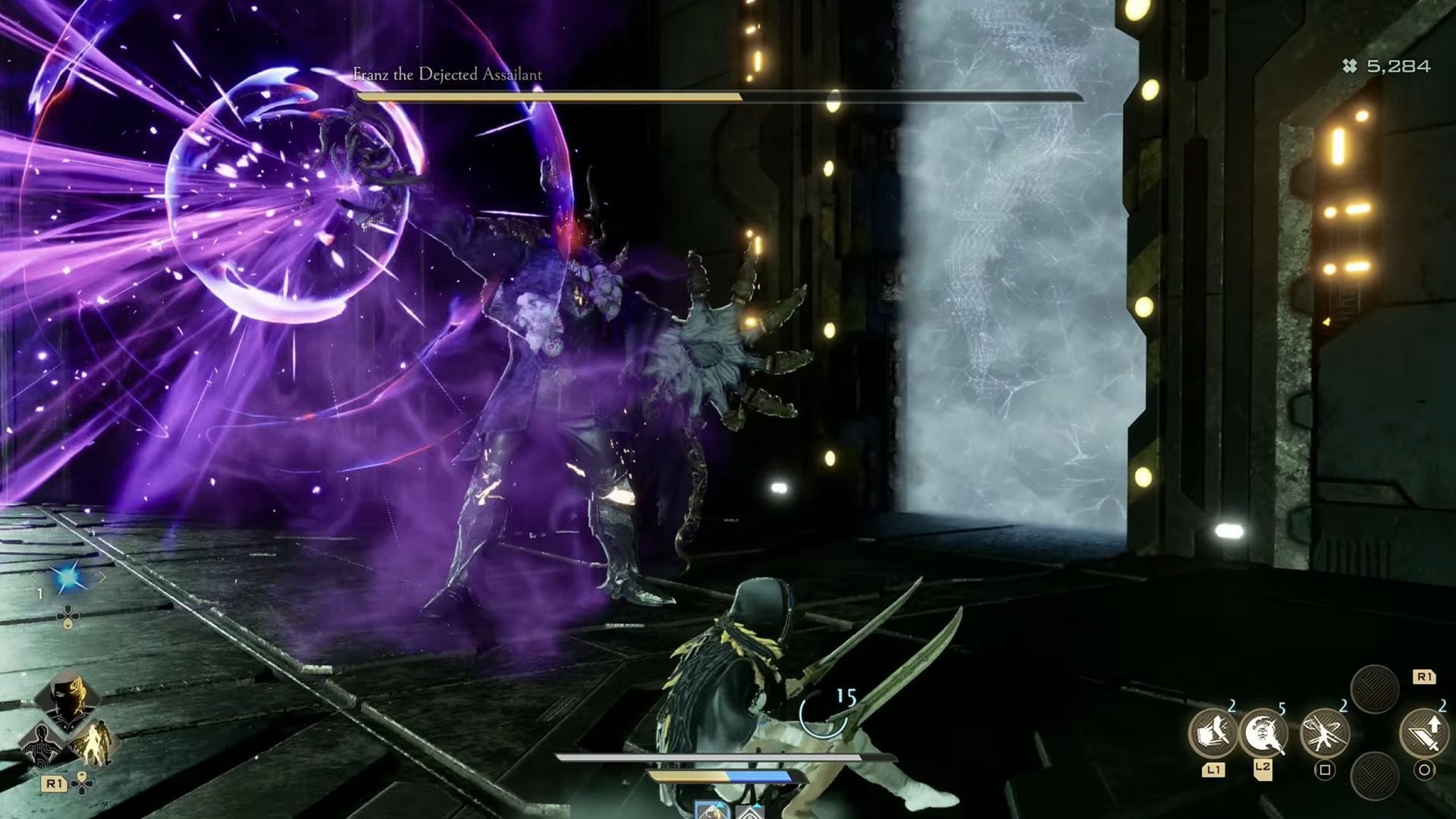Click the blue-framed buff status icon
The width and height of the screenshot is (1456, 819).
(712, 810)
